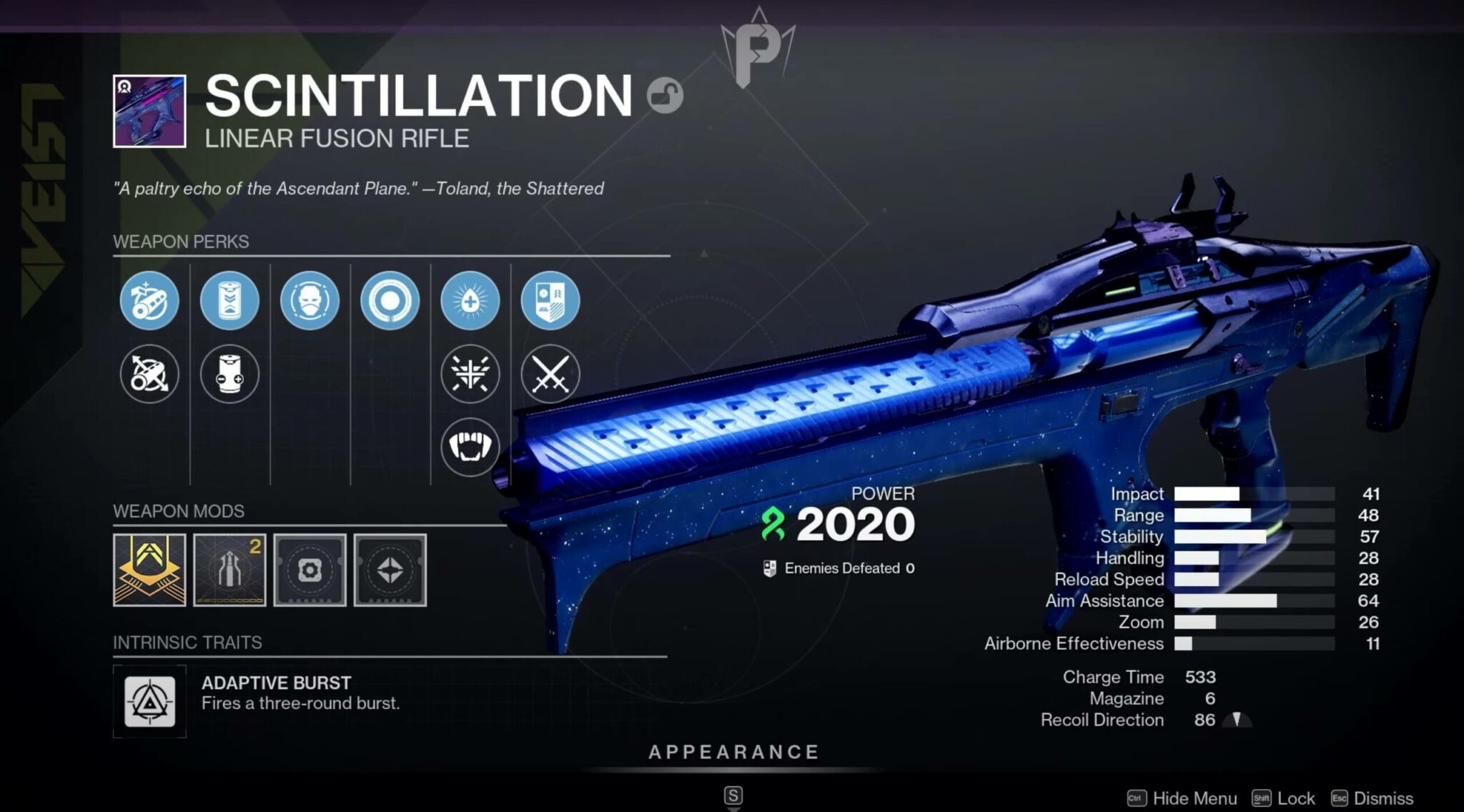The image size is (1464, 812).
Task: Select the Heal Clip droplet trait perk
Action: tap(470, 302)
